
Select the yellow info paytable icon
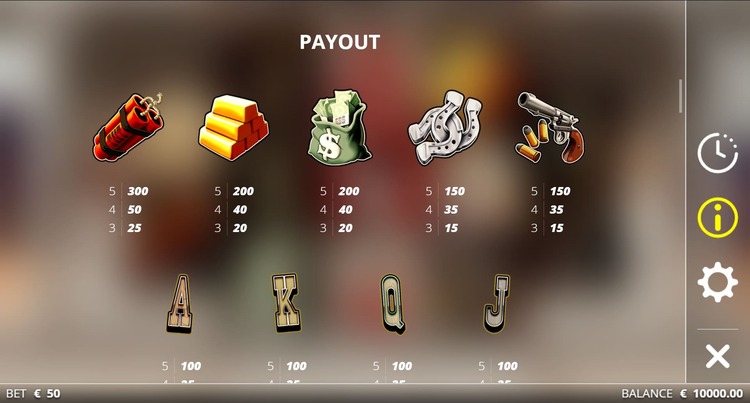point(717,217)
